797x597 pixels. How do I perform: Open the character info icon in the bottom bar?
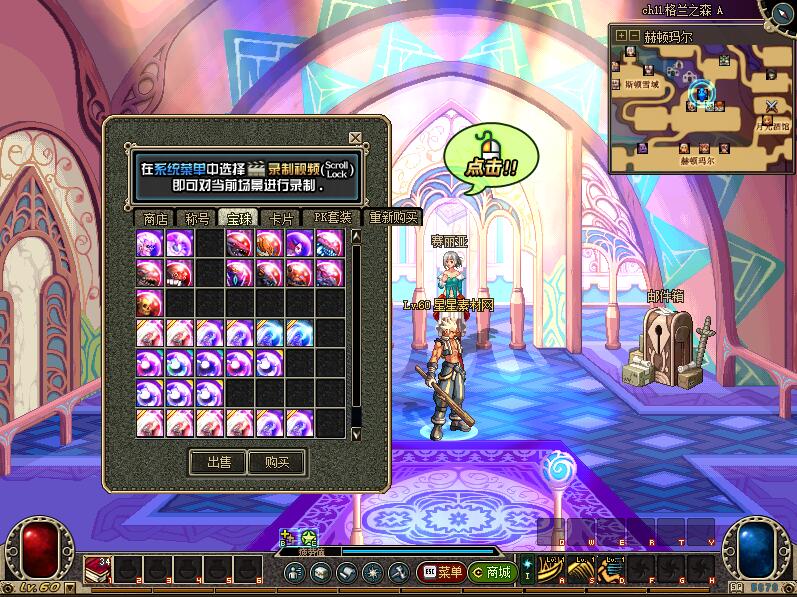[x=295, y=572]
